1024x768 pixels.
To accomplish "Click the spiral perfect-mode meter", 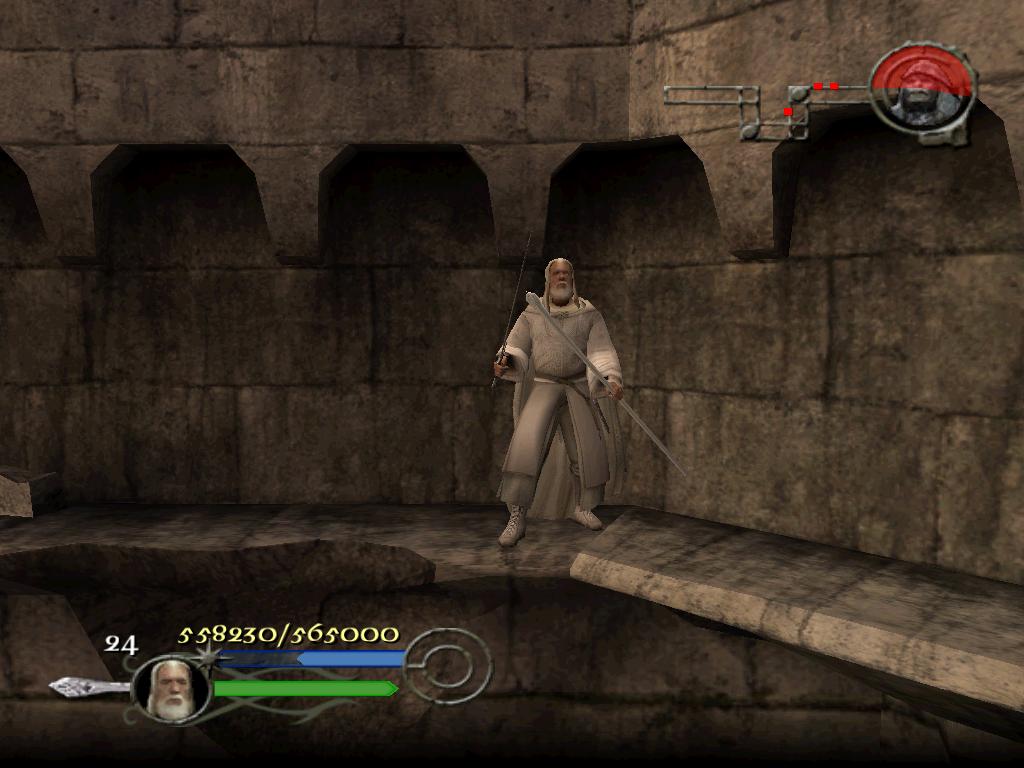I will coord(449,664).
